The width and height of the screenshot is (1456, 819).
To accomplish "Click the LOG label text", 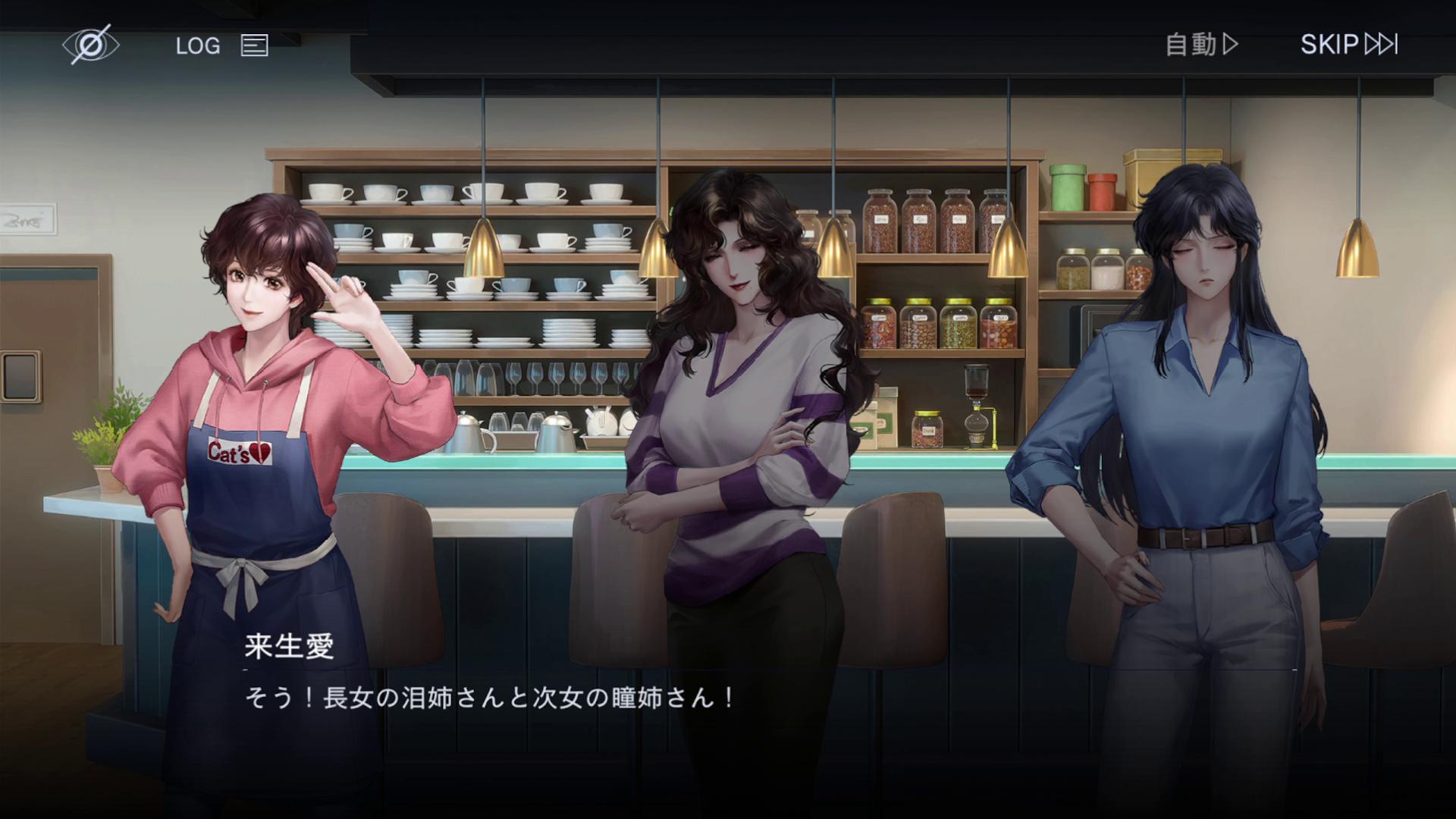I will point(197,45).
